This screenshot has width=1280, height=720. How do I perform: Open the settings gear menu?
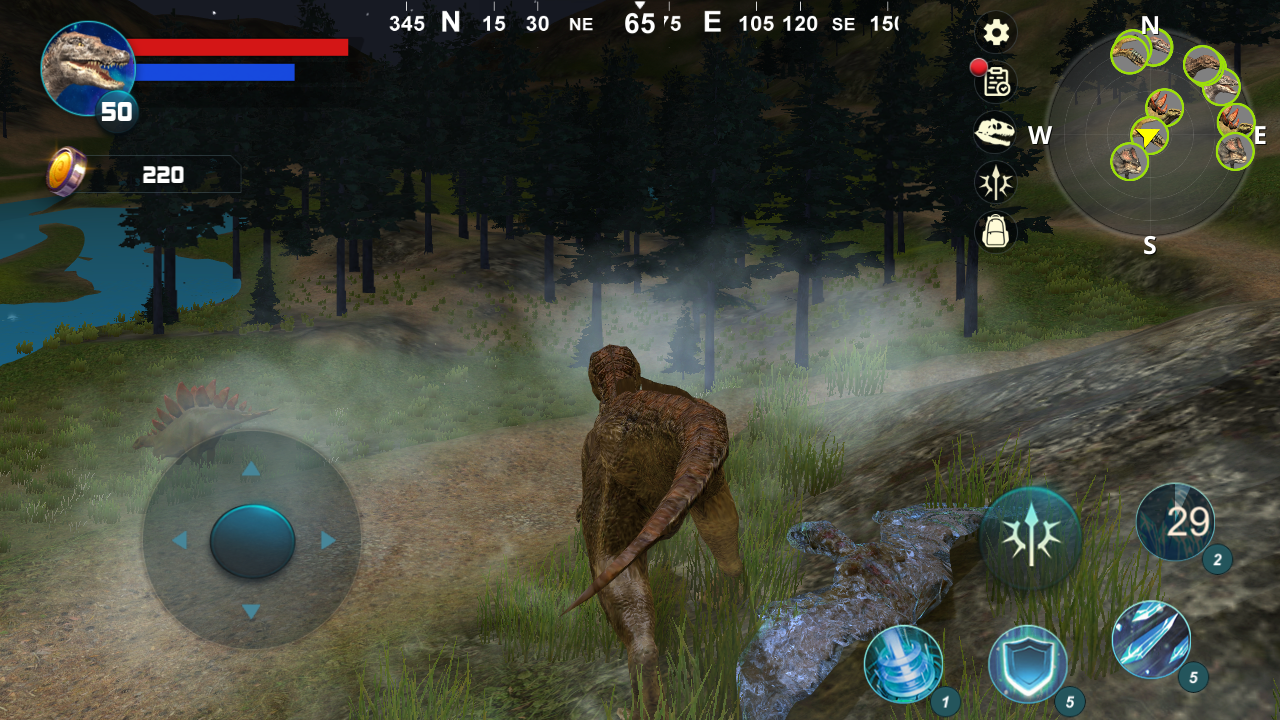pos(995,33)
